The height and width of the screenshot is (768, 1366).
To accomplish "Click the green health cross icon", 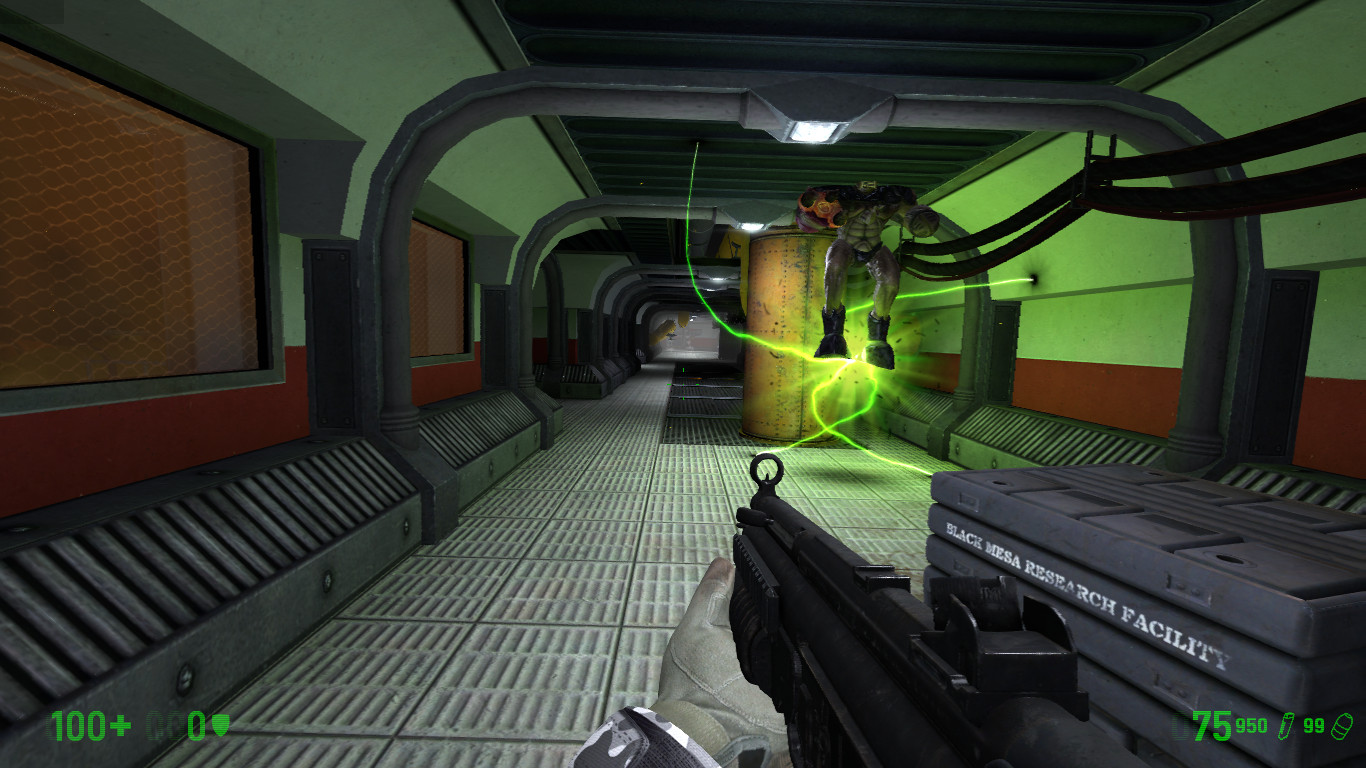I will [x=119, y=725].
